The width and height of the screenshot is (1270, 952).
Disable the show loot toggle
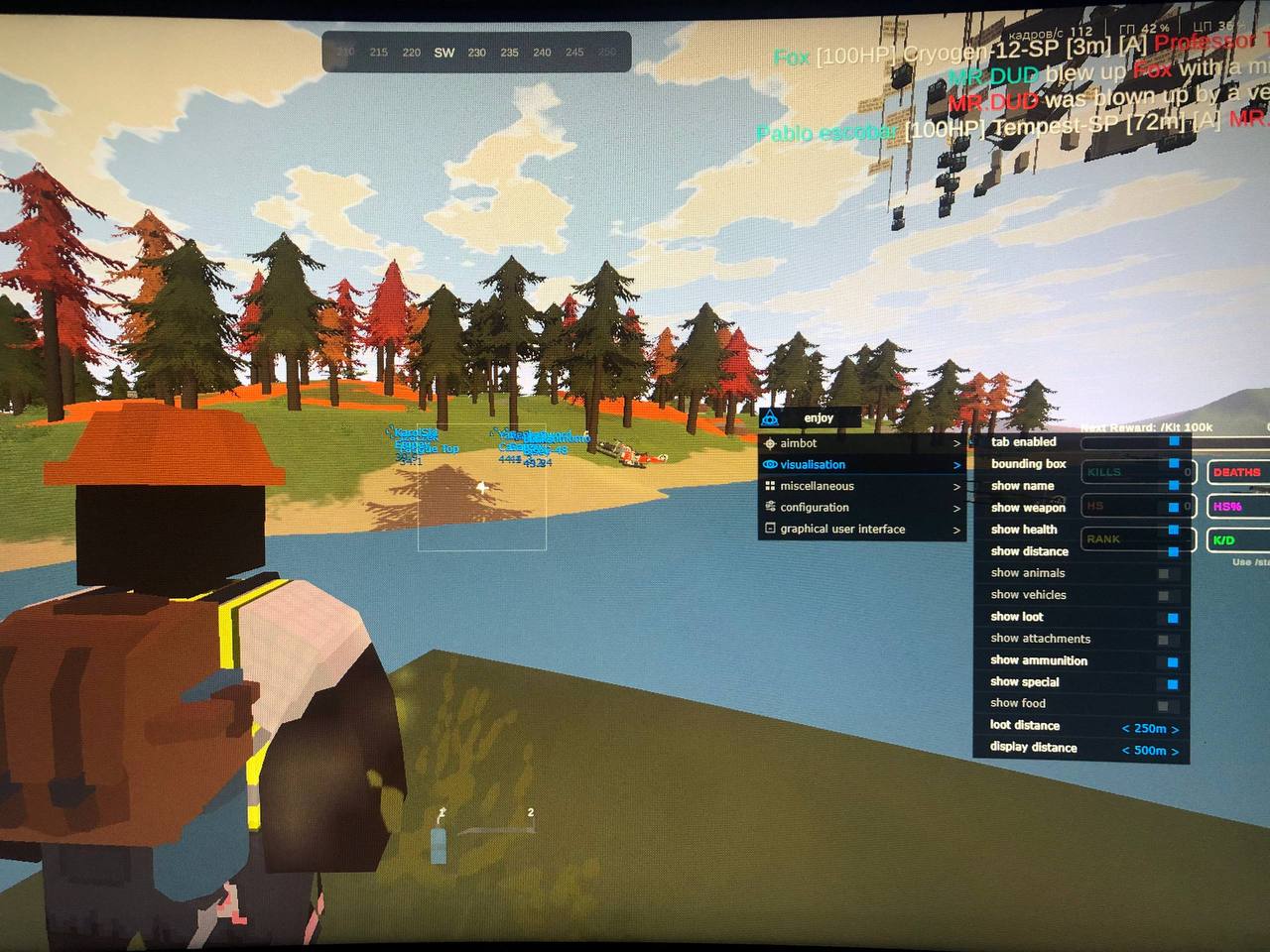pos(1173,617)
